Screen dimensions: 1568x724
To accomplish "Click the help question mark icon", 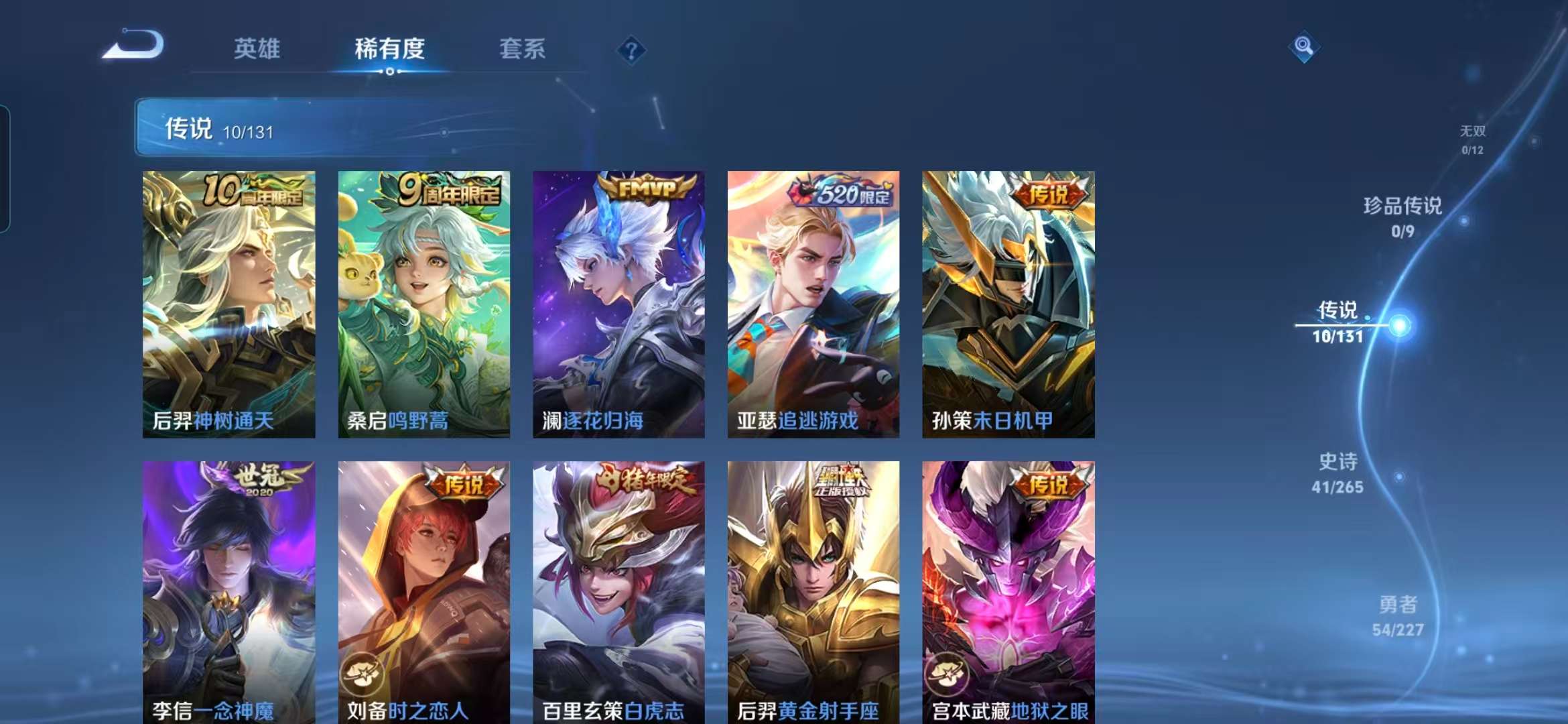I will click(631, 48).
